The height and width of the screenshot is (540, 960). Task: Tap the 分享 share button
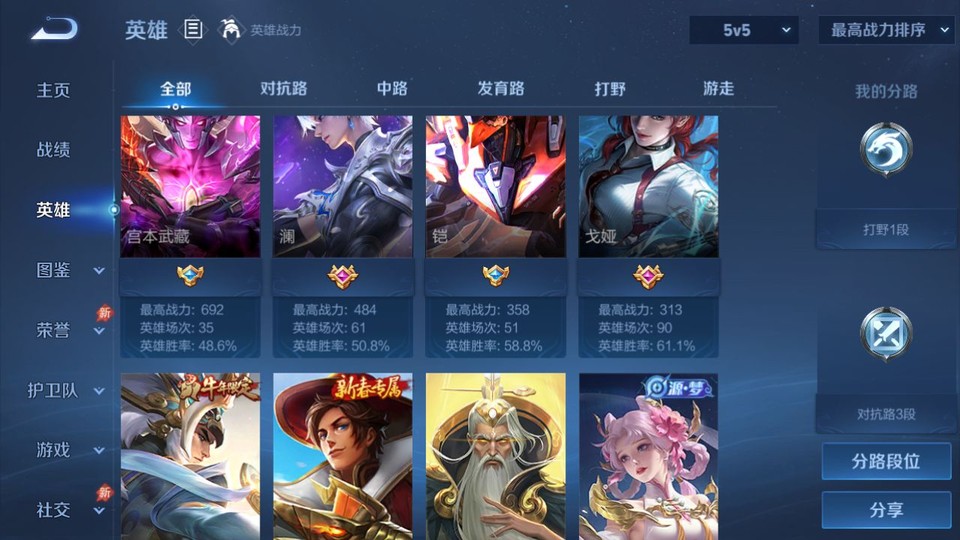pos(886,510)
